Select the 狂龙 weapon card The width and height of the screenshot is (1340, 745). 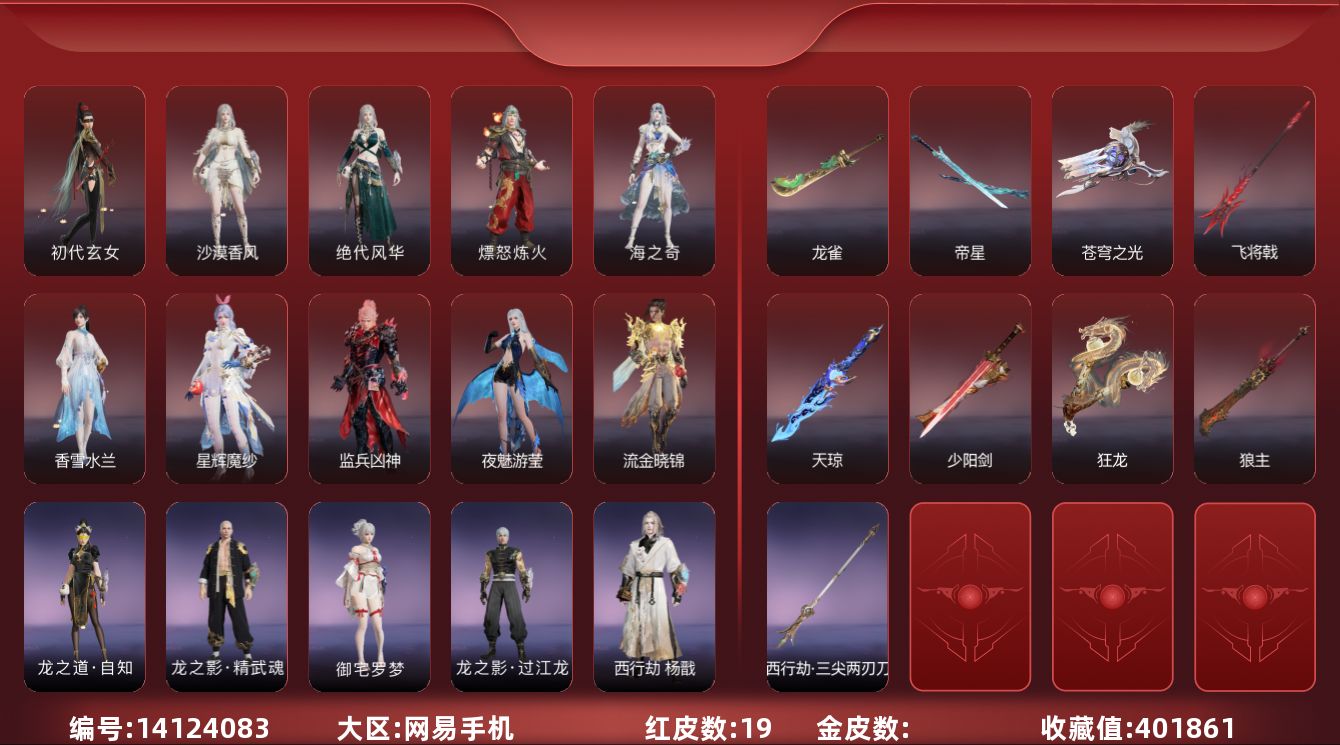click(1112, 388)
